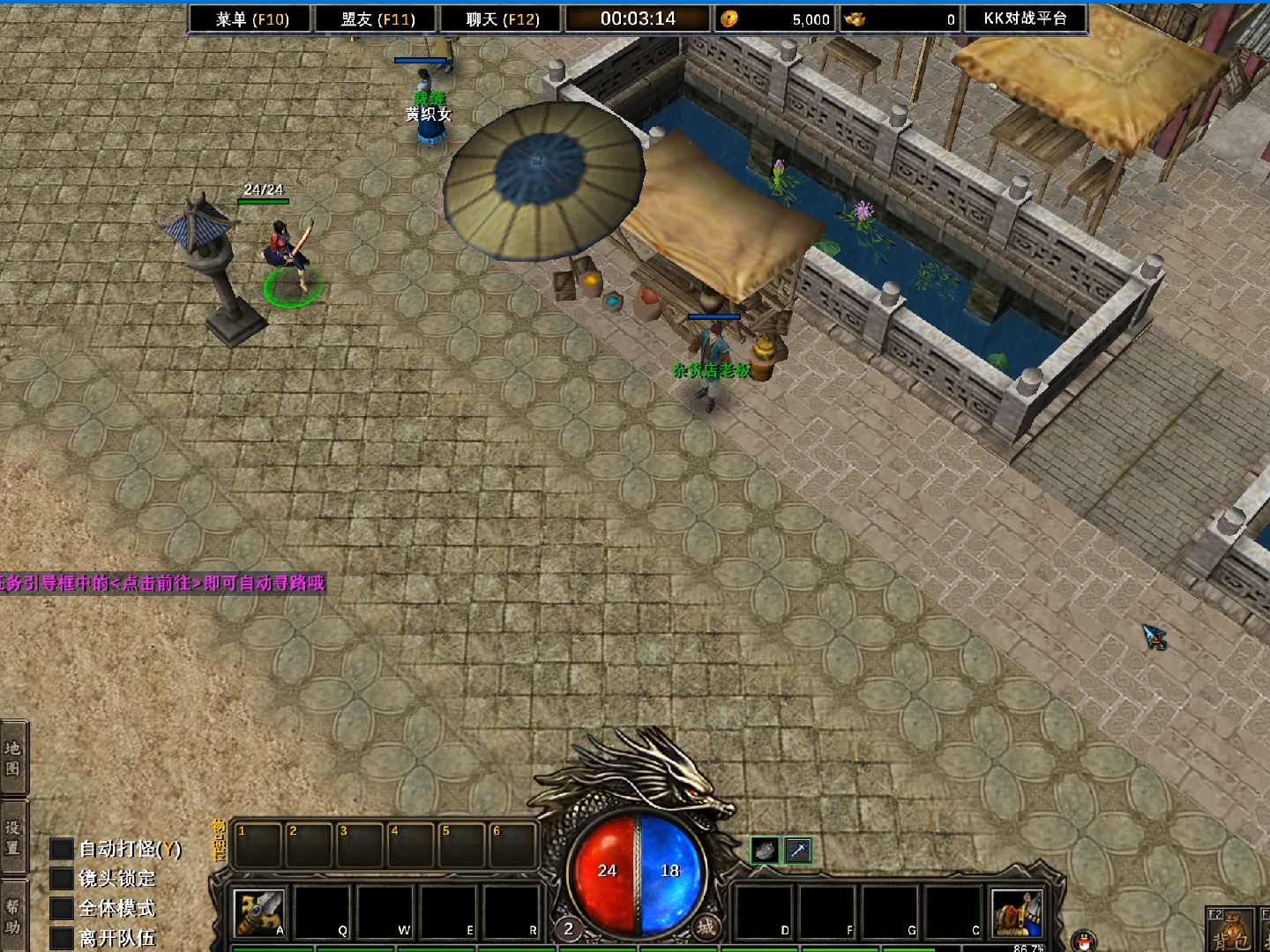1270x952 pixels.
Task: Click the penguin QQ icon
Action: [x=1086, y=941]
